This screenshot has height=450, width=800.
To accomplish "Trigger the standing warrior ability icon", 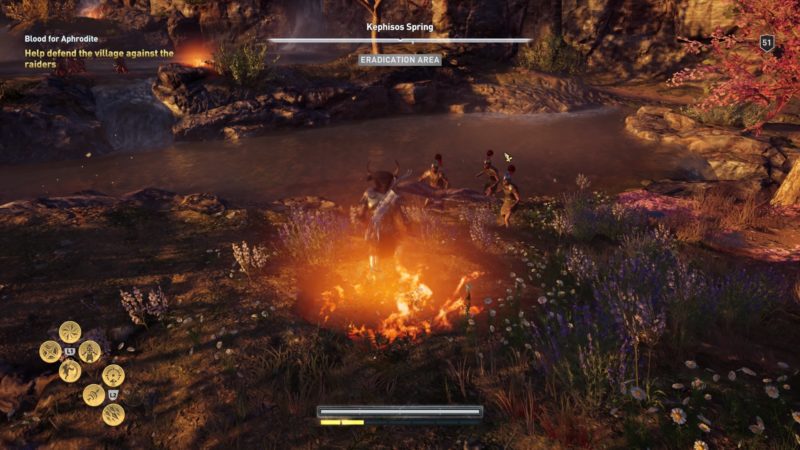I will 90,351.
